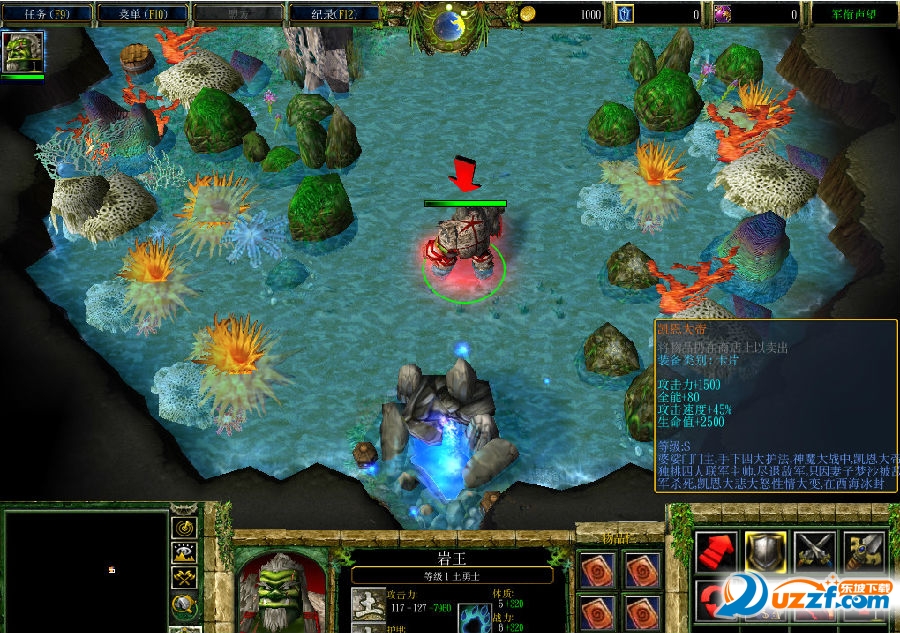The width and height of the screenshot is (900, 633).
Task: Open the main Menu (F10)
Action: tap(143, 14)
